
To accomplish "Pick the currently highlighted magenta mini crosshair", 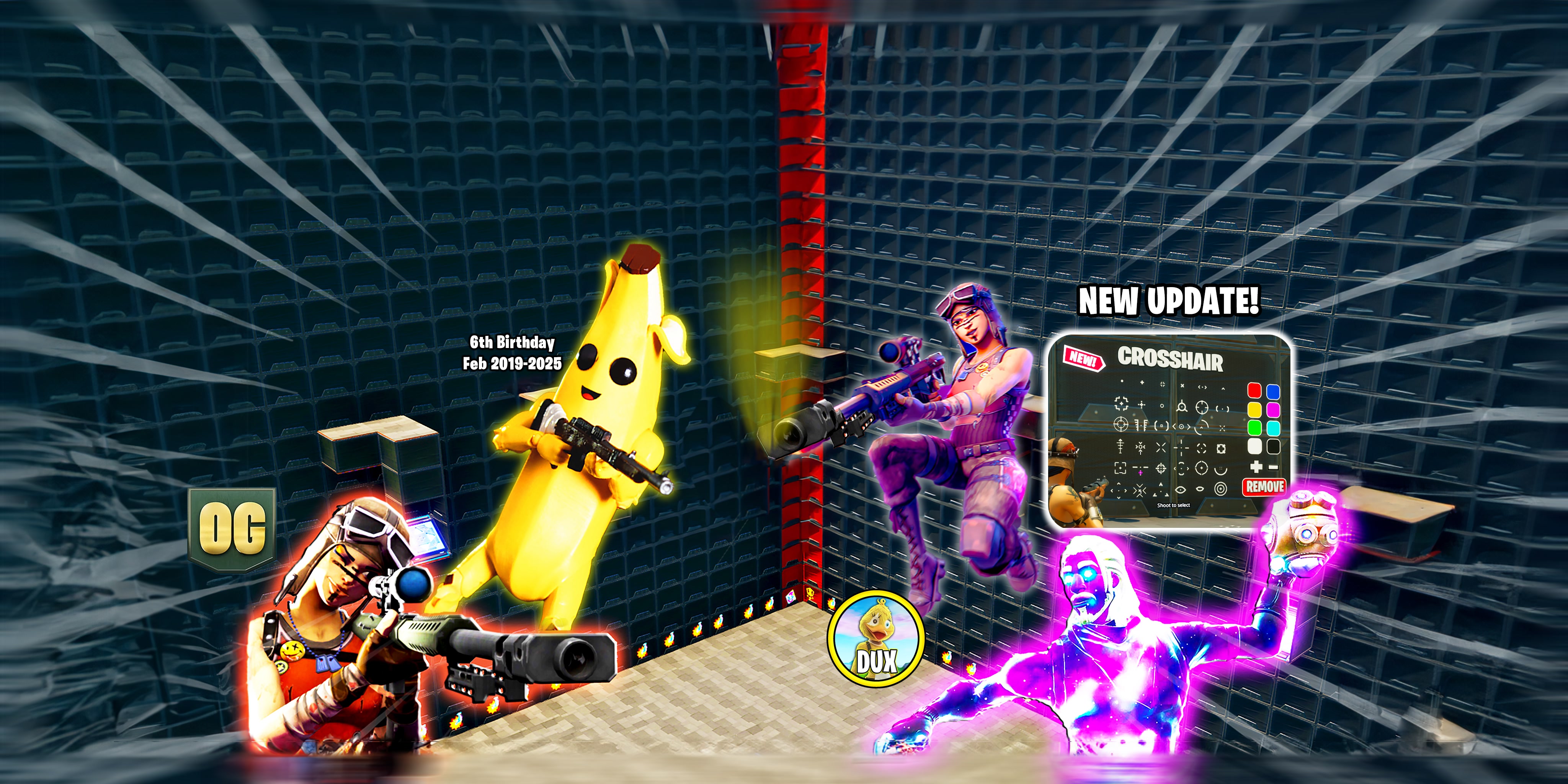I will [x=1141, y=473].
